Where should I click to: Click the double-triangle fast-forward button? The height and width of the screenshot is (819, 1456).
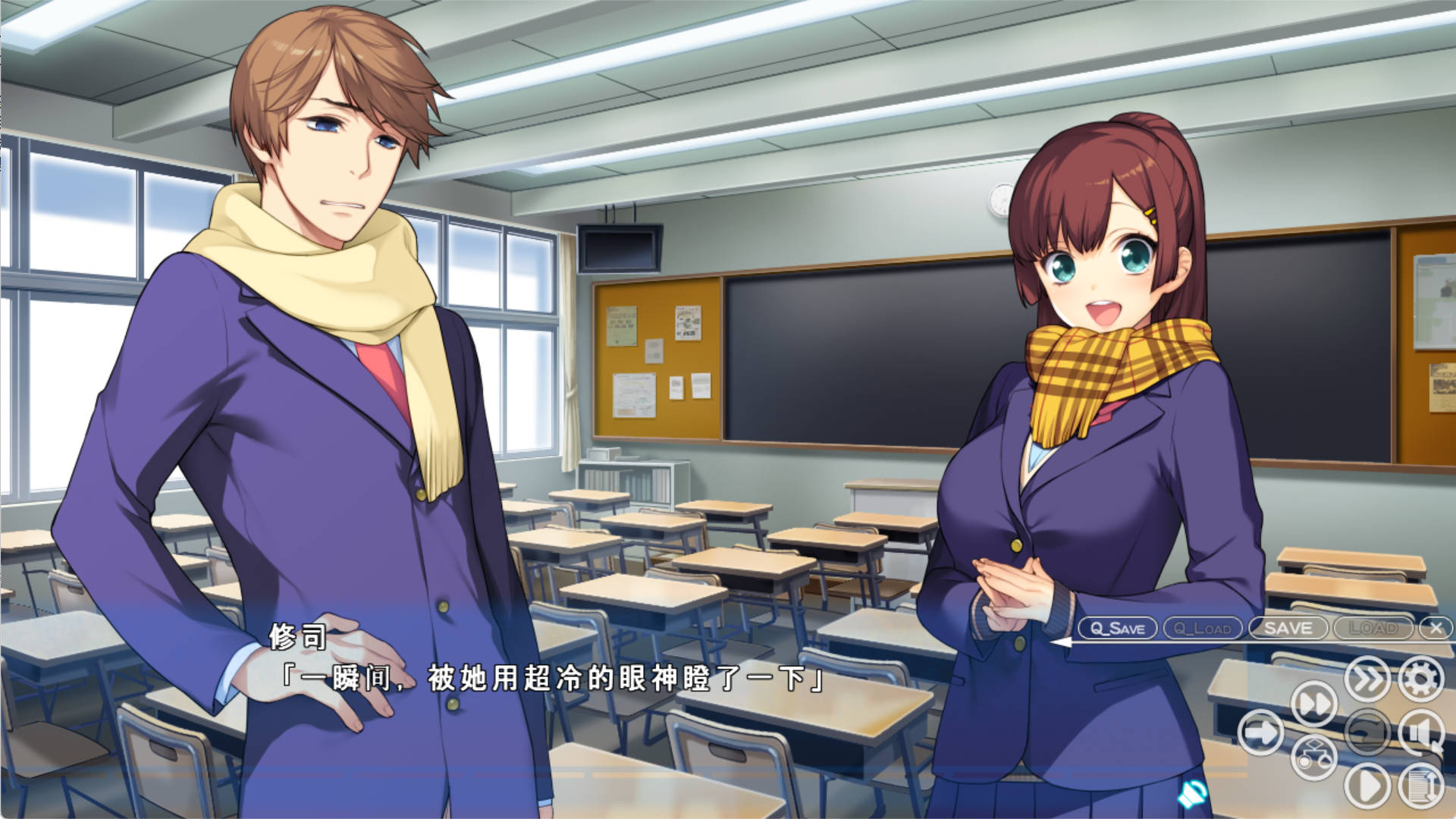click(1314, 704)
